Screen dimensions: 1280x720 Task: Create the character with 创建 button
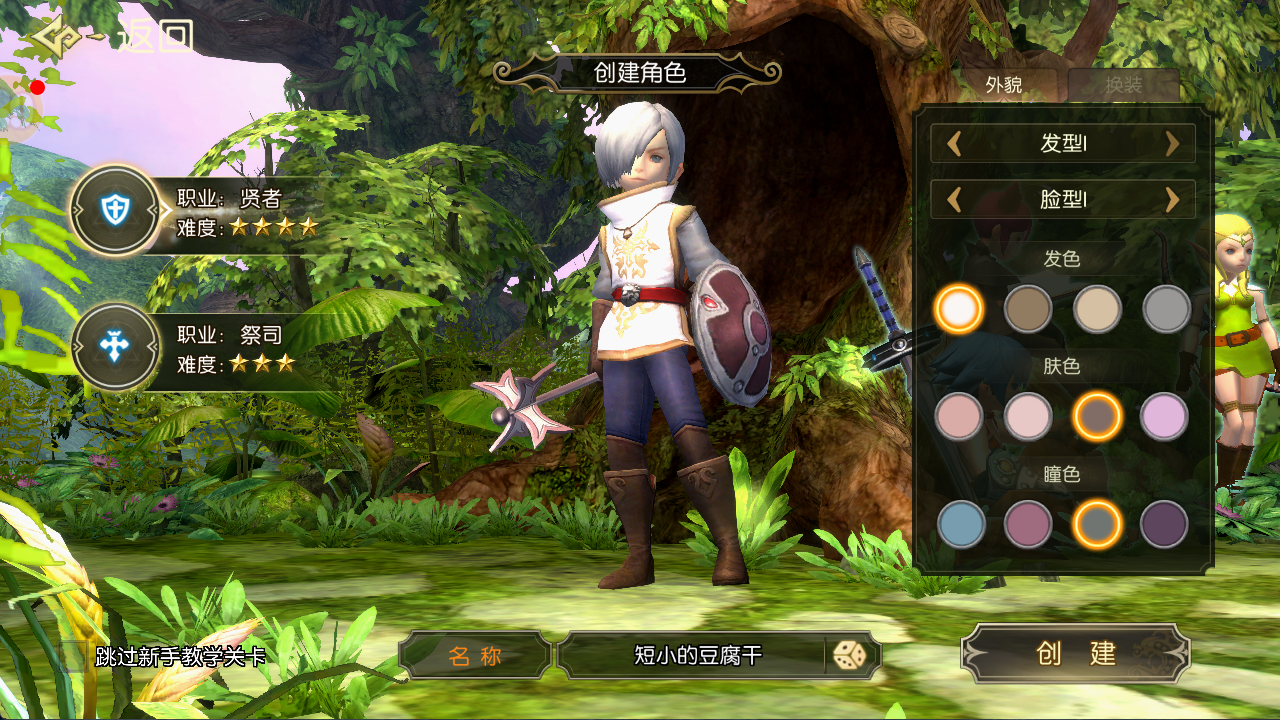1076,653
